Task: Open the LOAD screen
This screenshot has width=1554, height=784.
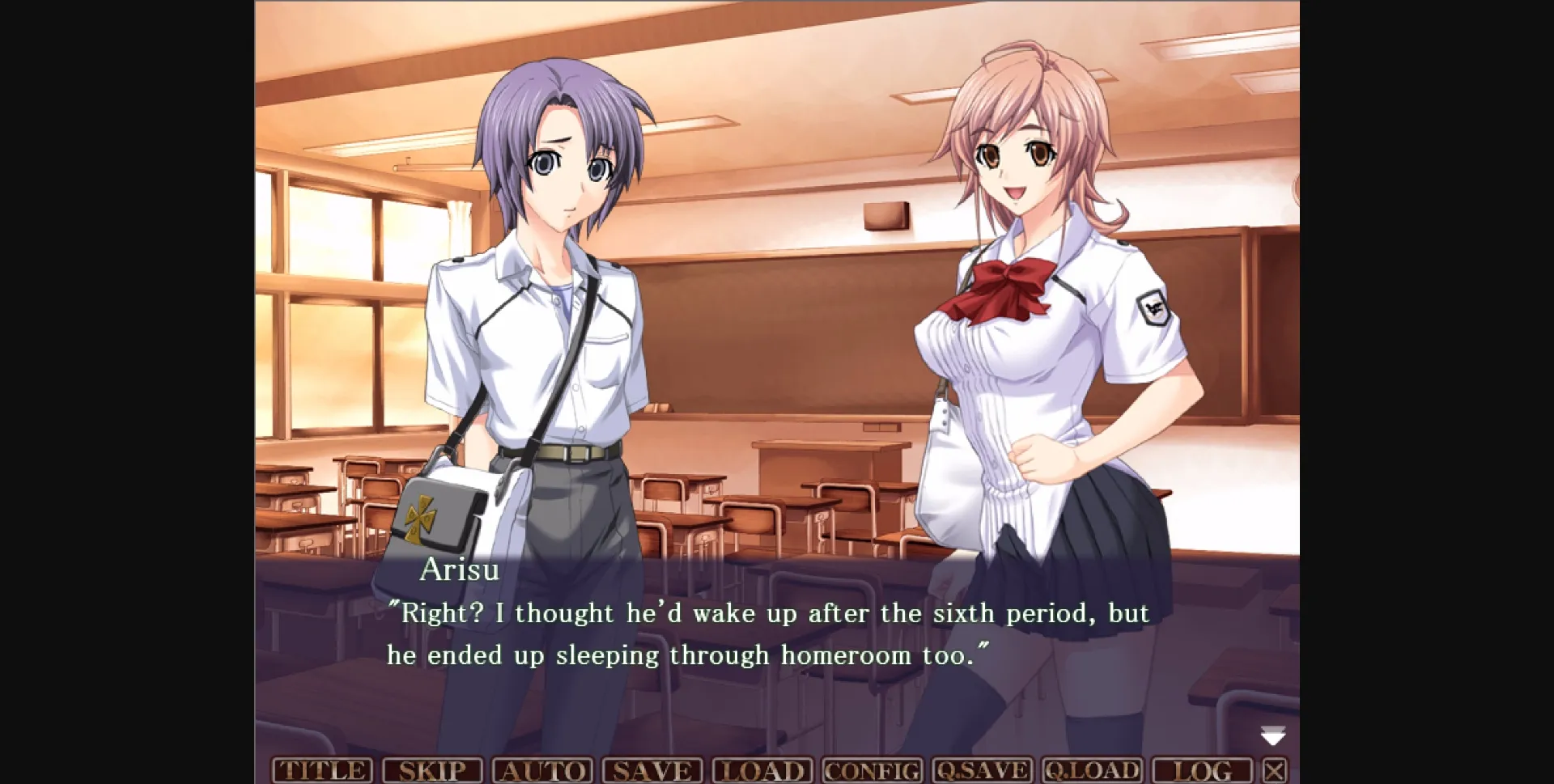Action: 761,769
